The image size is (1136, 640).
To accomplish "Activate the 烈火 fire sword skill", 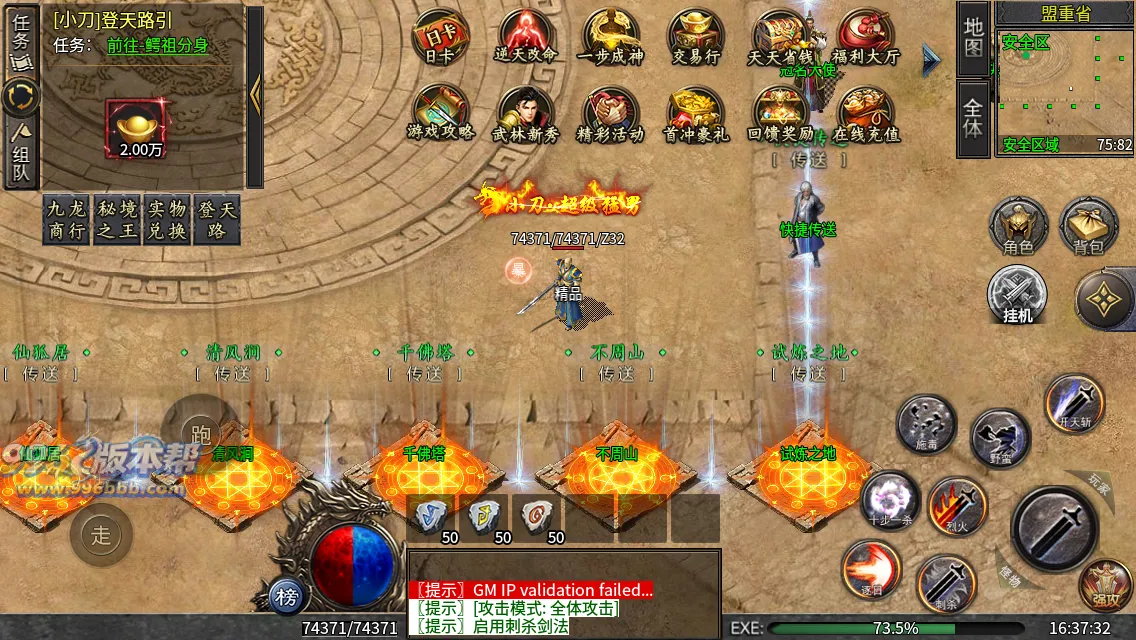I will (957, 506).
